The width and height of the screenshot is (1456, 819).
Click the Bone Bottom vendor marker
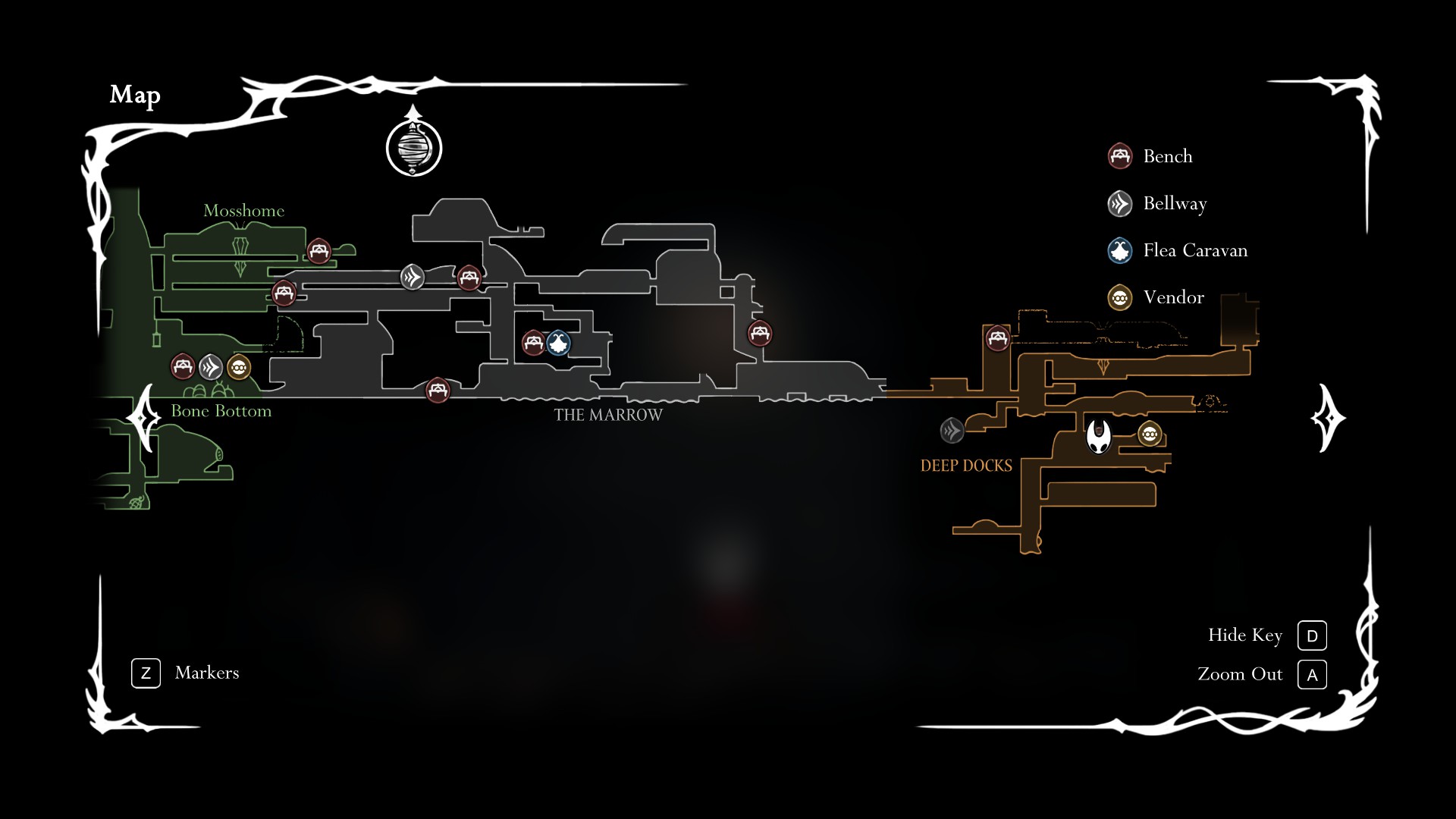tap(239, 368)
